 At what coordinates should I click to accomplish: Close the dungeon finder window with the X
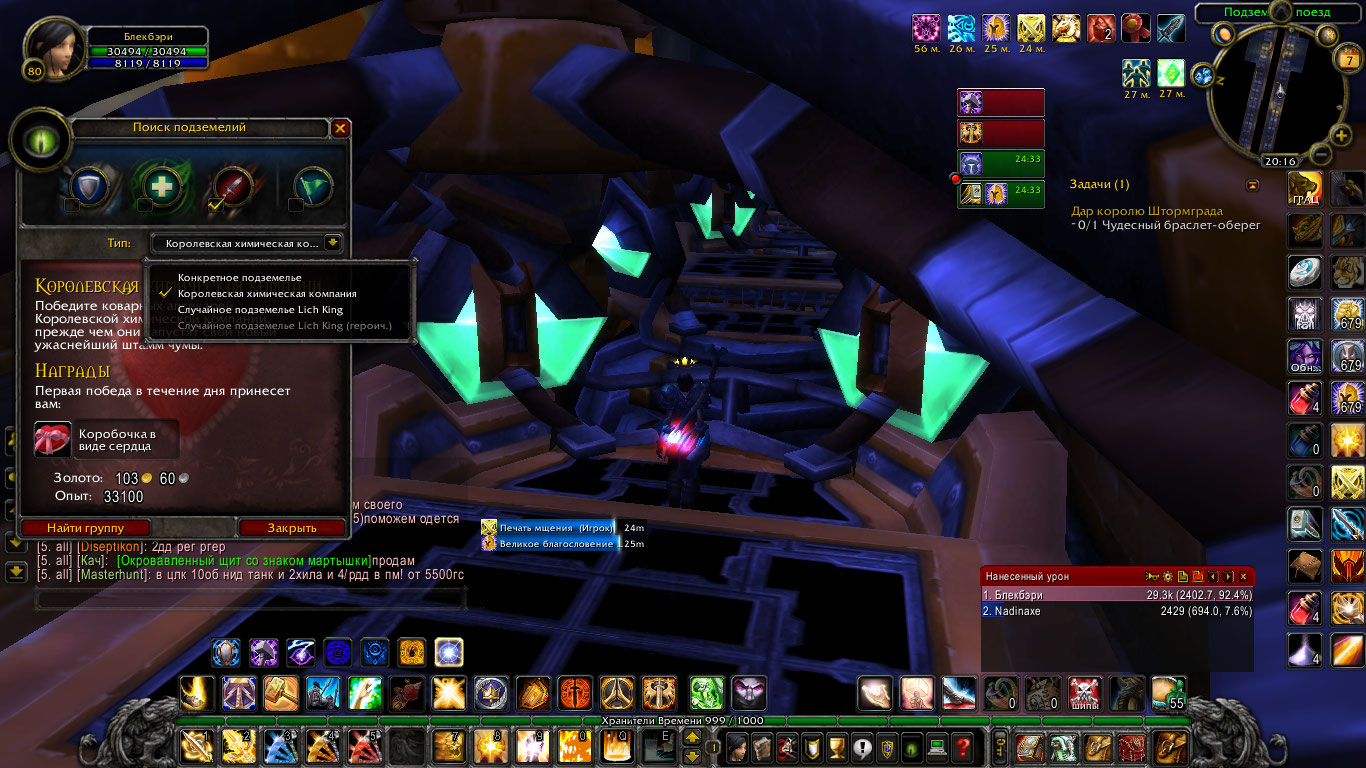point(340,128)
